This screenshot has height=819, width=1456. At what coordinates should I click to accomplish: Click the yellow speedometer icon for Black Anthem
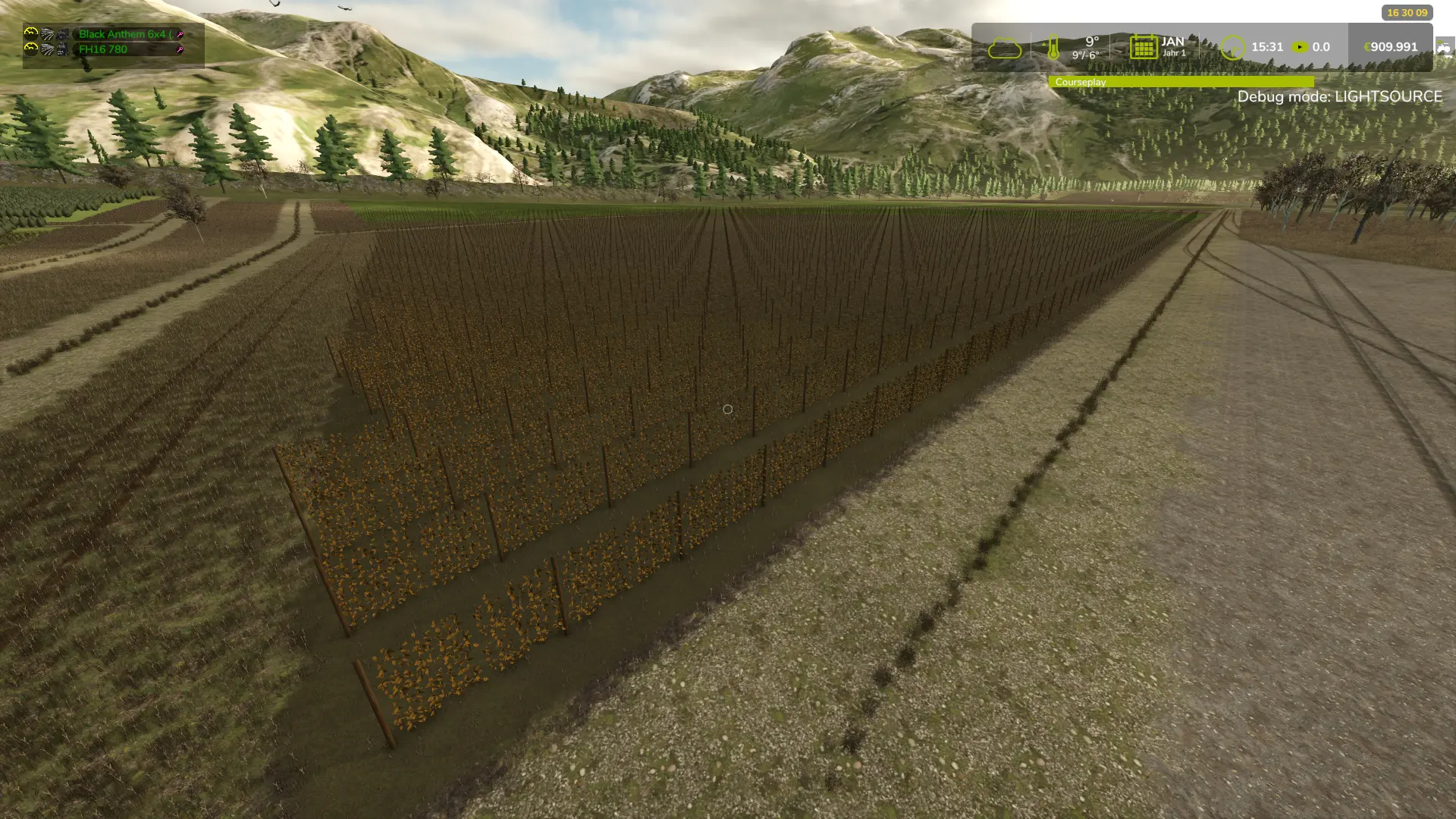(30, 33)
